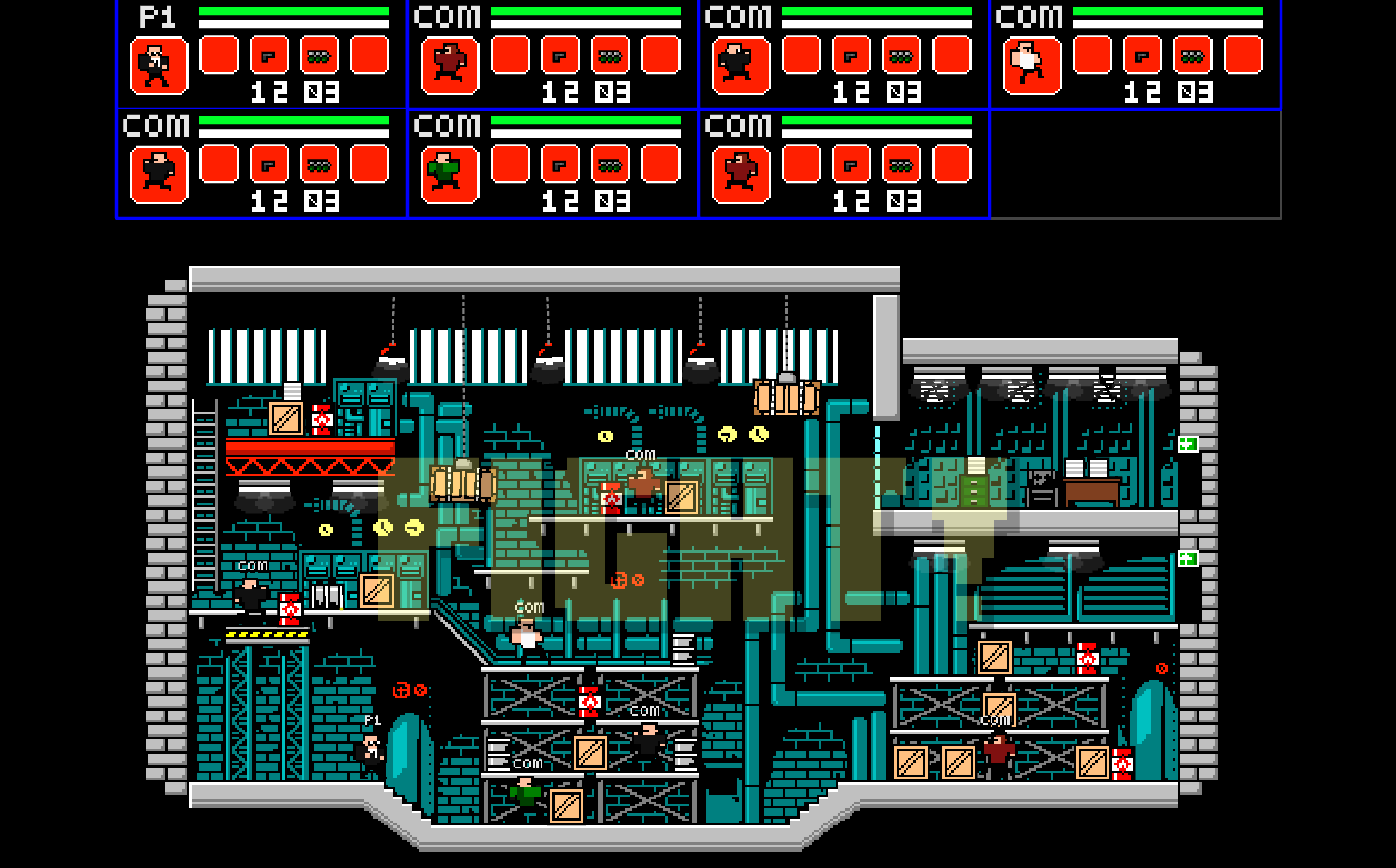Click the green COM fighter's pistol slot

[560, 165]
